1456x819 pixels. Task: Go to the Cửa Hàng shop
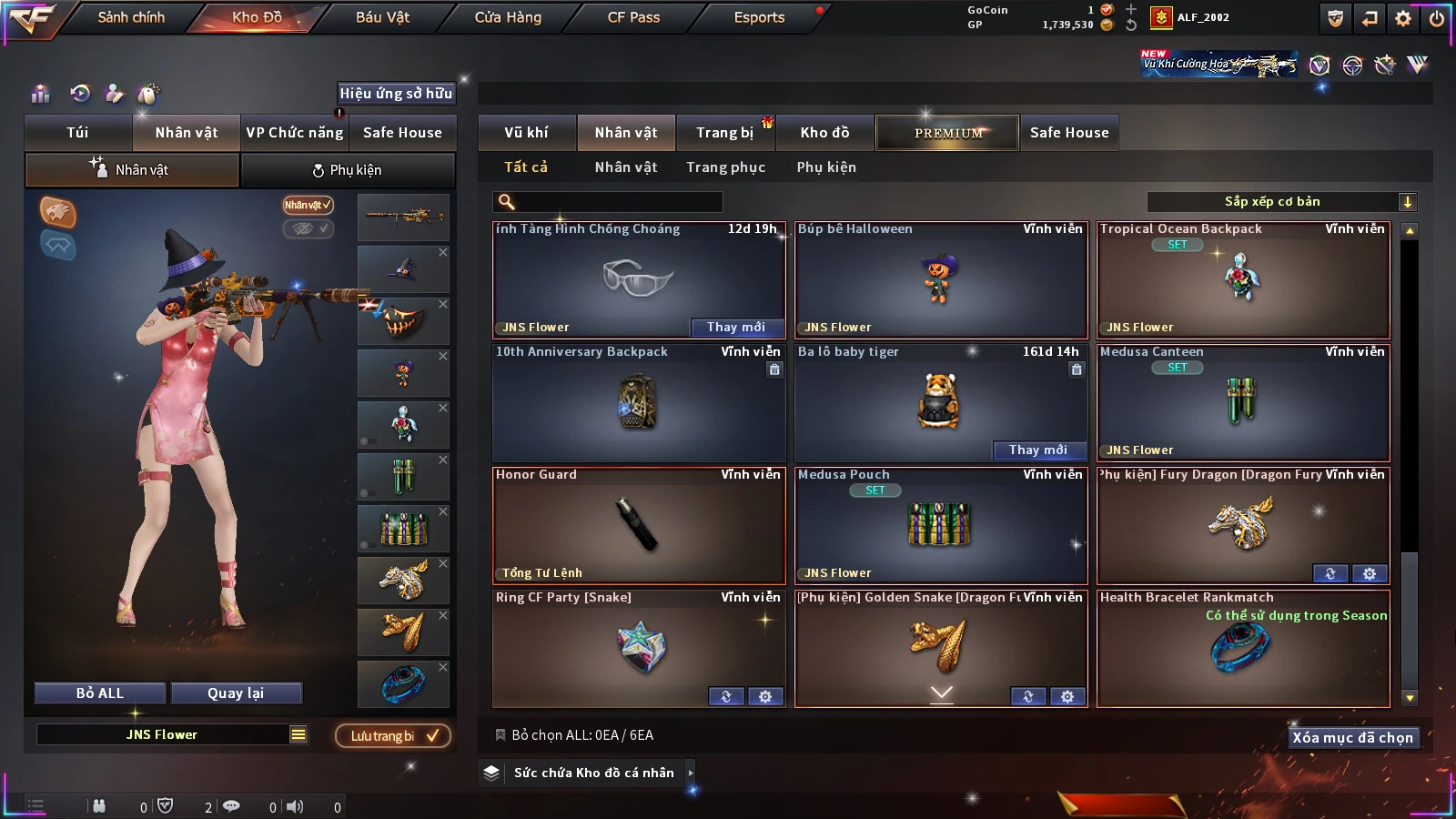pyautogui.click(x=508, y=17)
